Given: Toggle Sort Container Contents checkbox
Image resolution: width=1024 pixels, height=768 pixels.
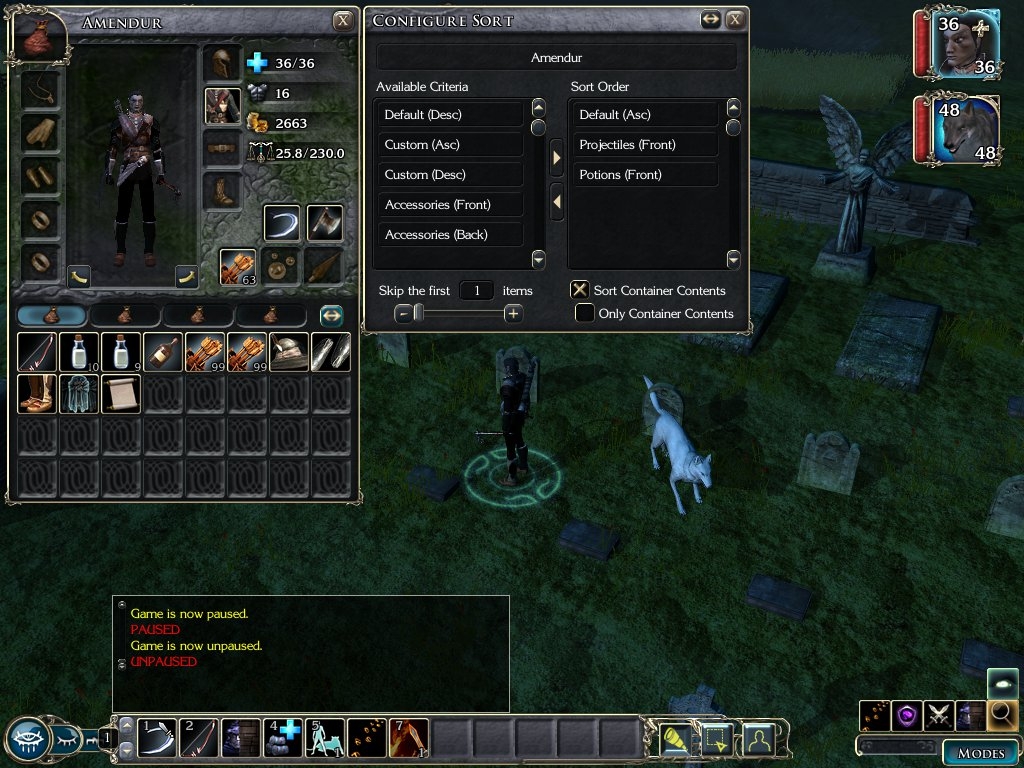Looking at the screenshot, I should (579, 290).
